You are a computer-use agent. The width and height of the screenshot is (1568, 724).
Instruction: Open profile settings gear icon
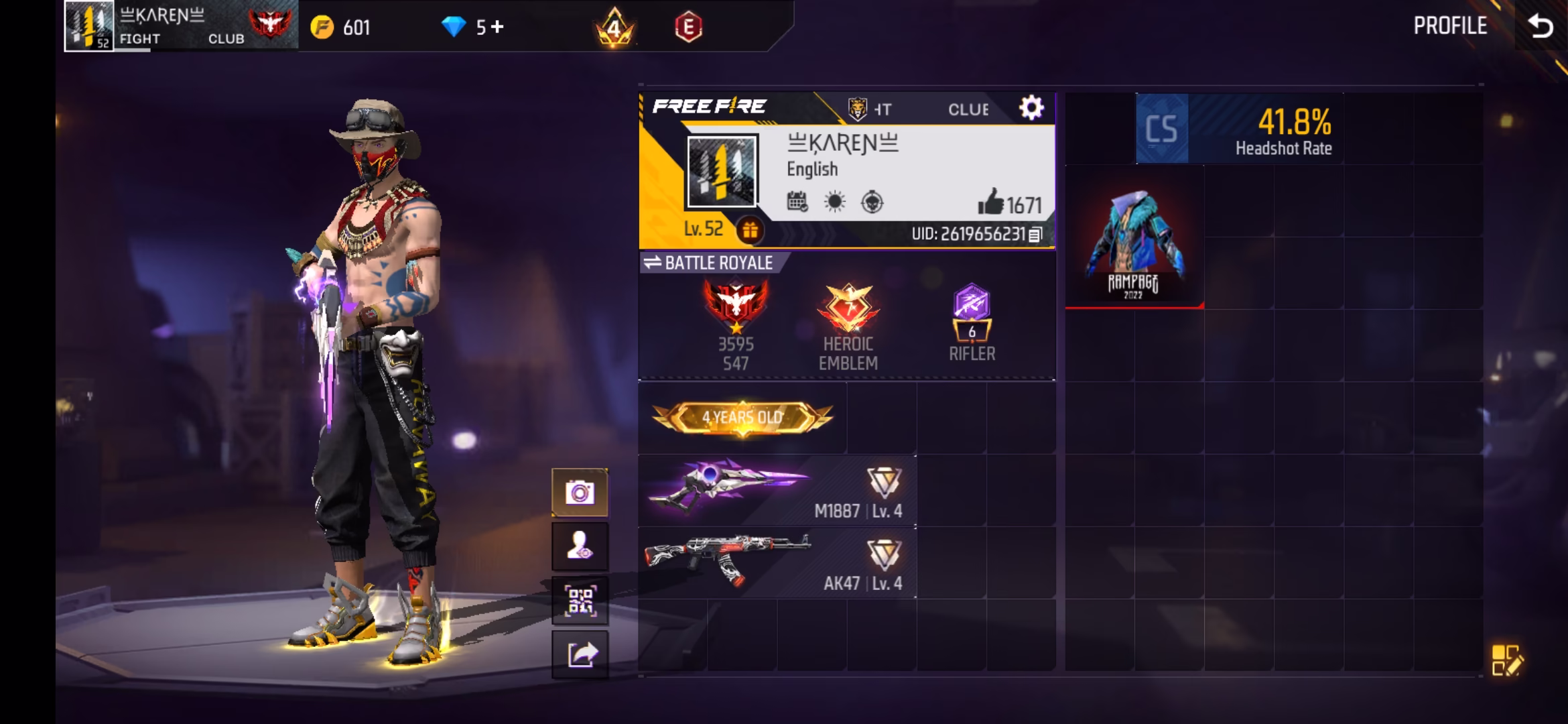[1031, 108]
